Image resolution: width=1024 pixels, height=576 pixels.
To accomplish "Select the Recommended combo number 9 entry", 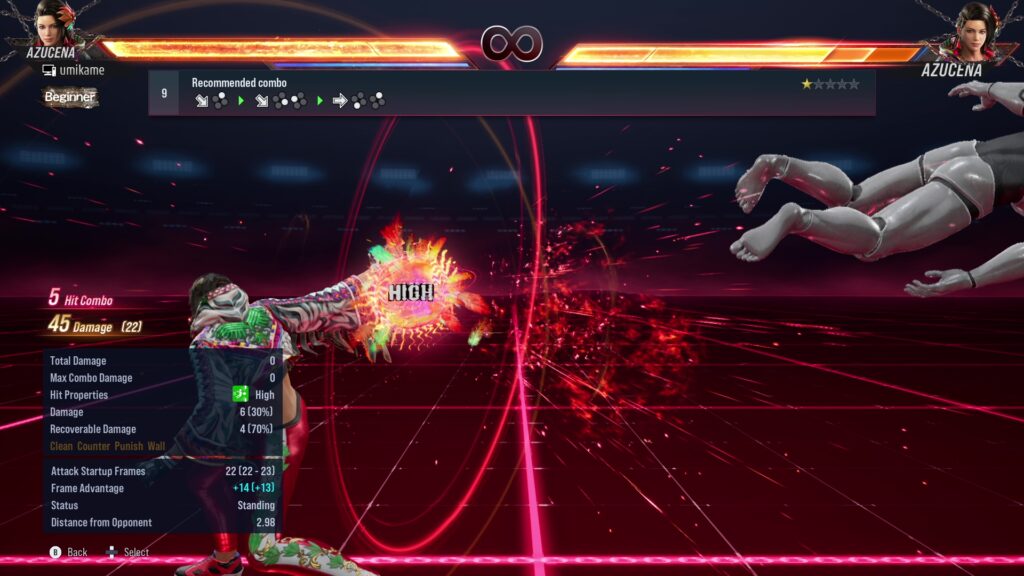I will (x=163, y=93).
